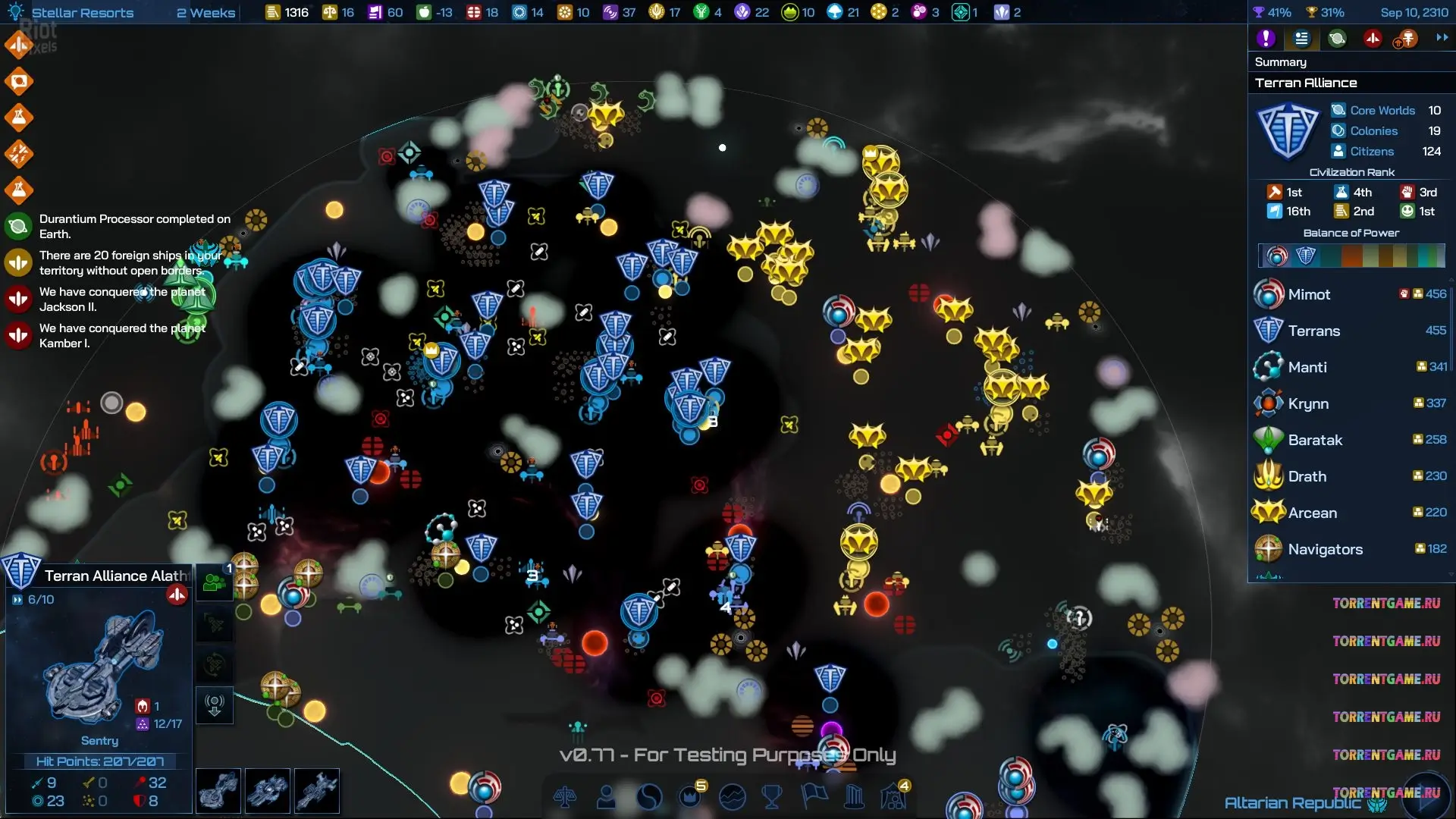The width and height of the screenshot is (1456, 819).
Task: Switch to the green planet list tab
Action: (x=1337, y=39)
